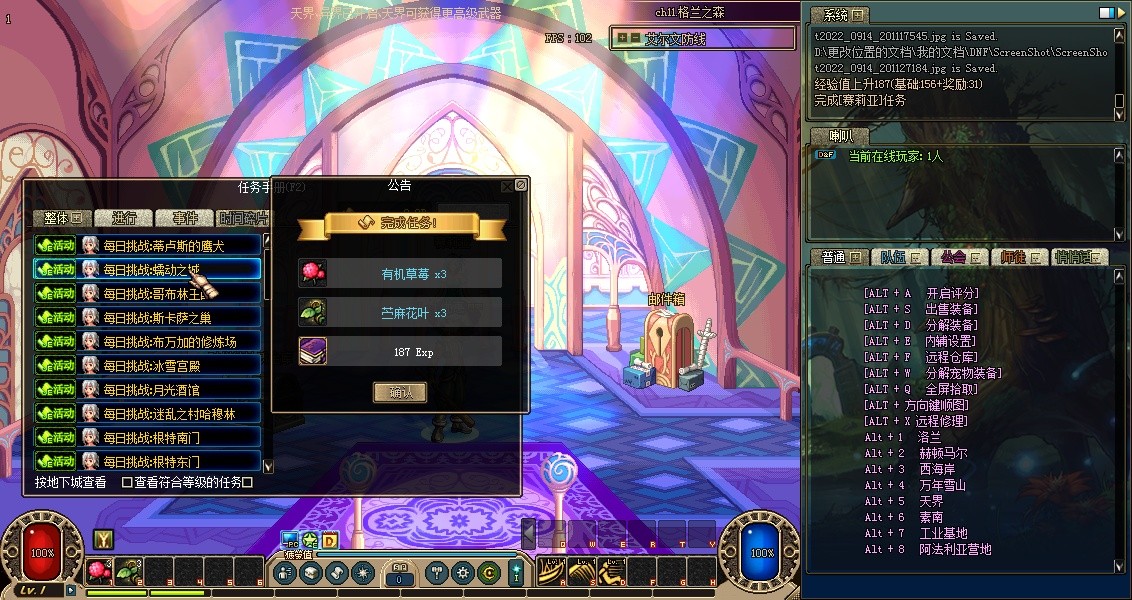Select the 整体 quest tab
The image size is (1132, 600).
tap(61, 218)
